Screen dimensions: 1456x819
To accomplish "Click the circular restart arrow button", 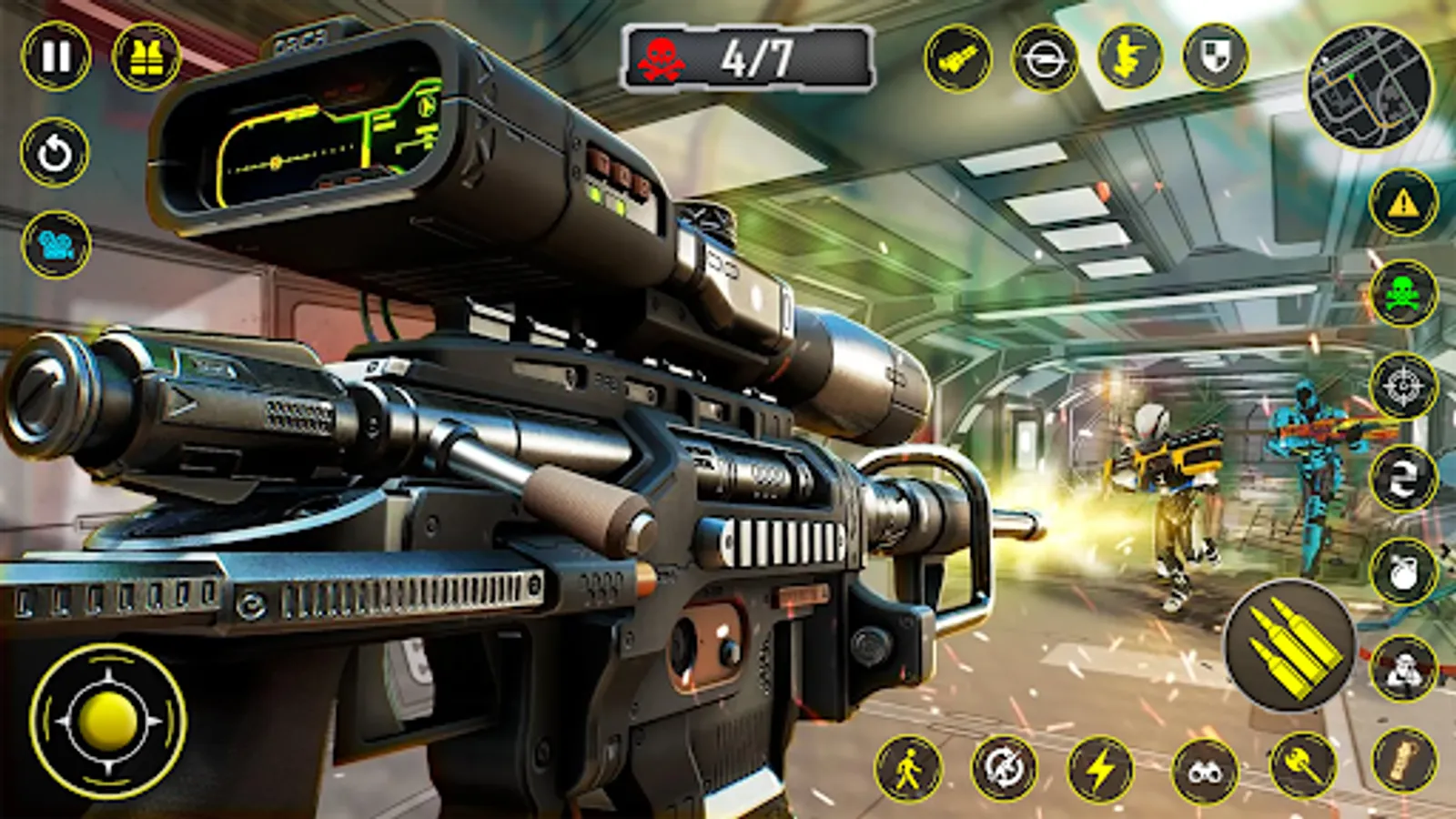I will pos(55,152).
